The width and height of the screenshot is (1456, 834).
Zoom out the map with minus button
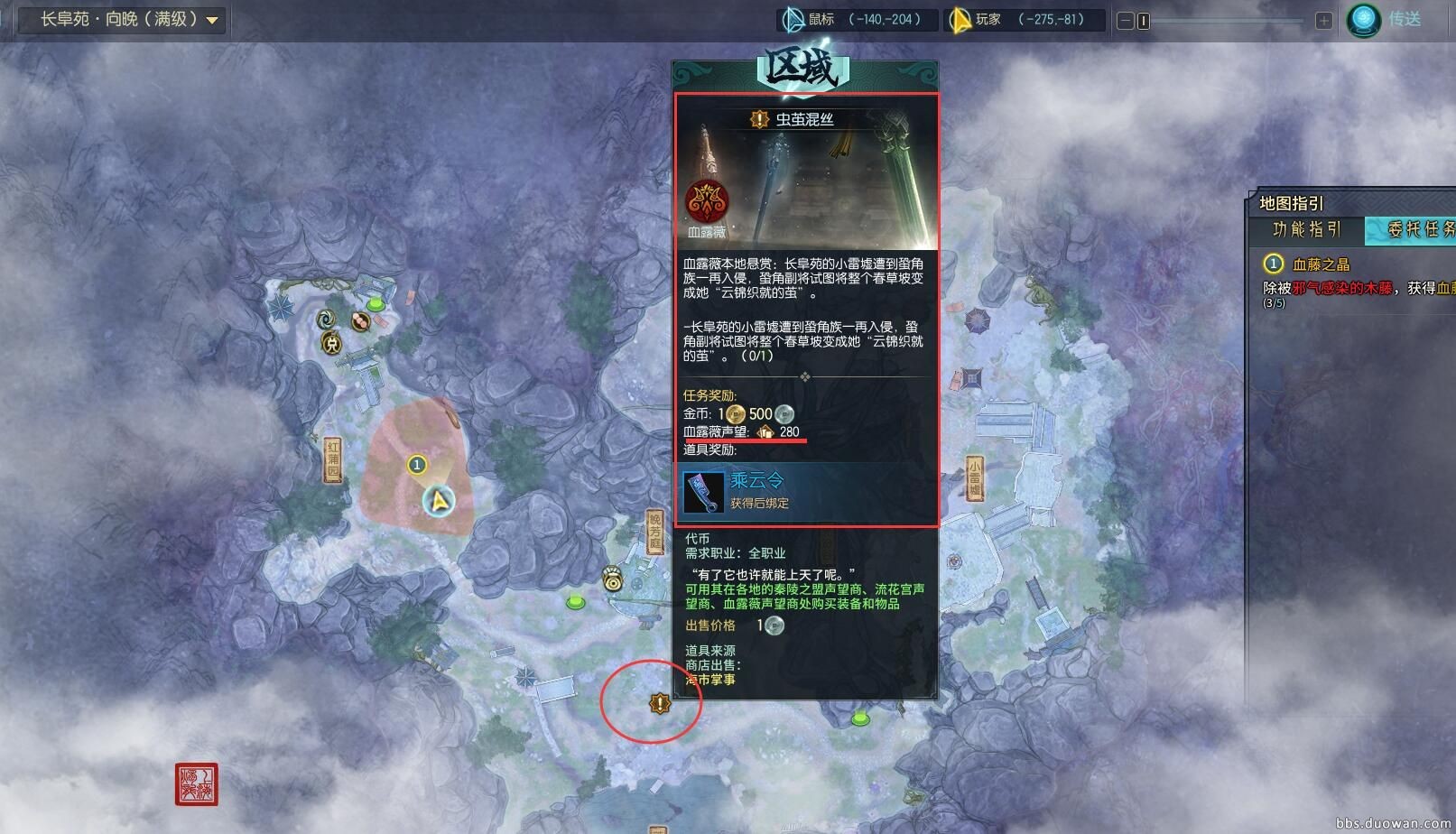point(1125,21)
